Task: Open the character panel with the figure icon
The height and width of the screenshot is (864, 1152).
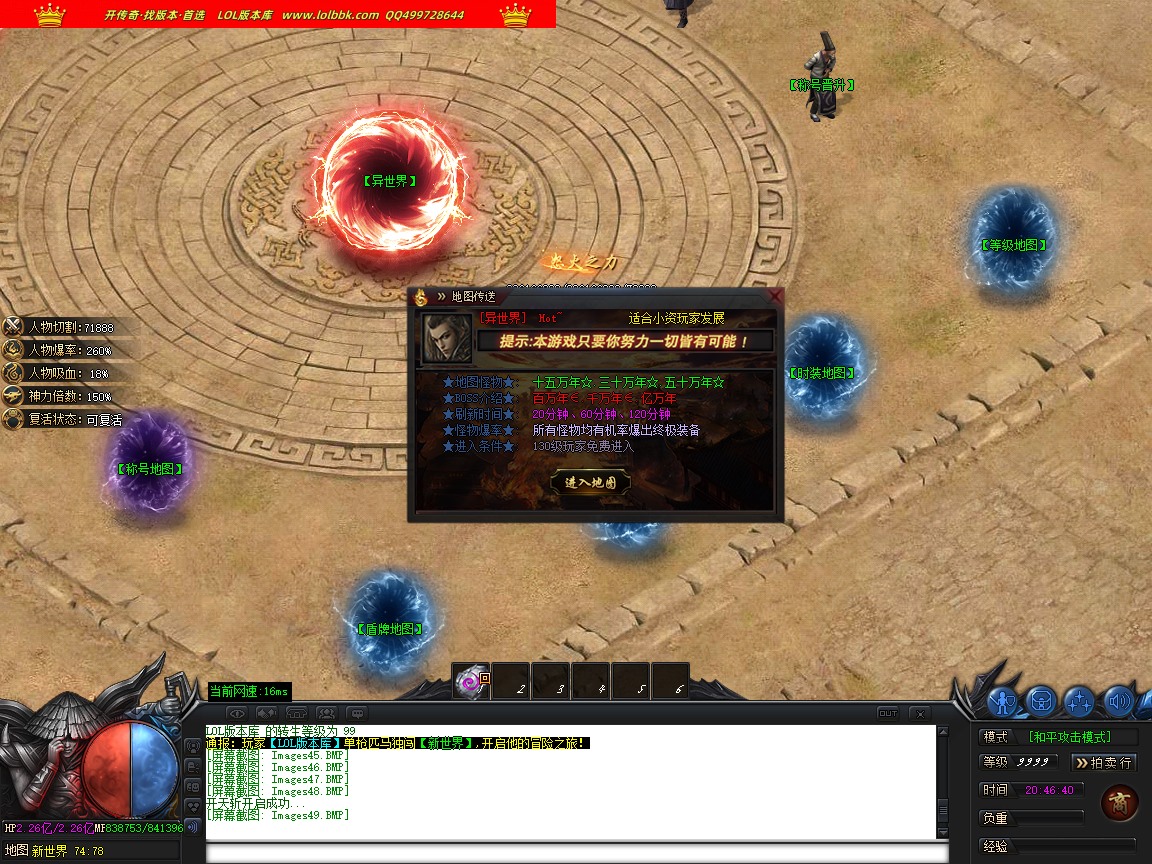Action: pyautogui.click(x=1003, y=701)
